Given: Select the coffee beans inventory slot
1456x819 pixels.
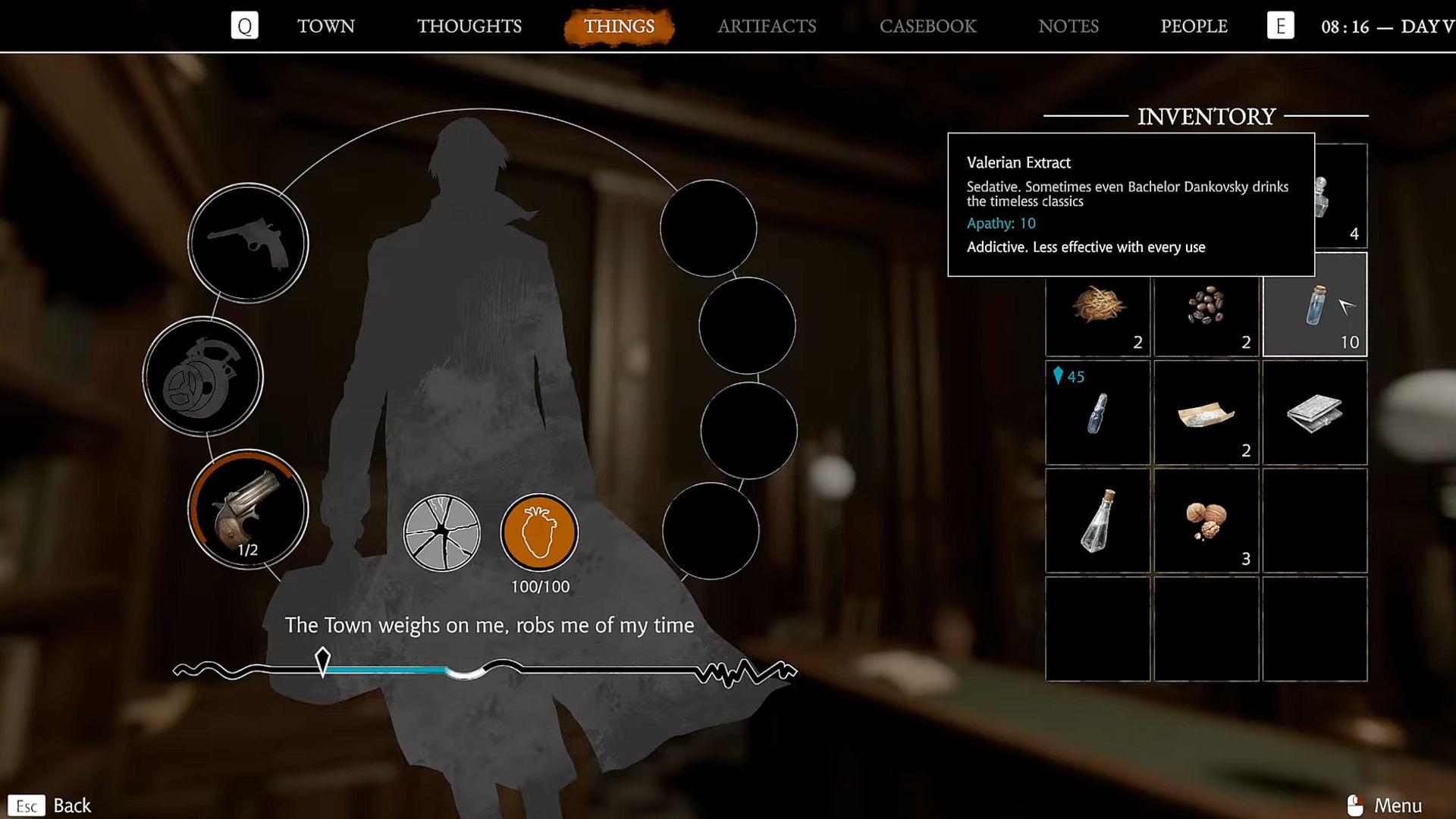Looking at the screenshot, I should point(1206,305).
